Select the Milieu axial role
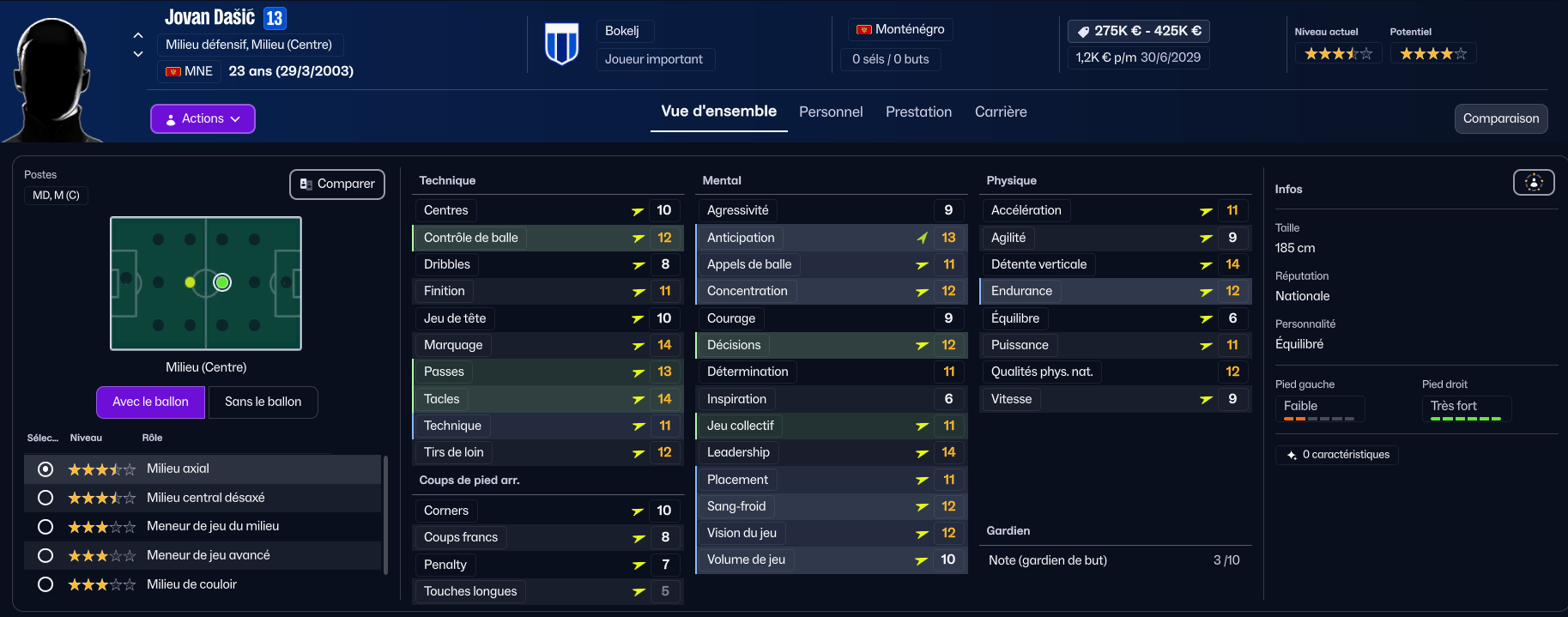This screenshot has height=617, width=1568. click(x=46, y=469)
